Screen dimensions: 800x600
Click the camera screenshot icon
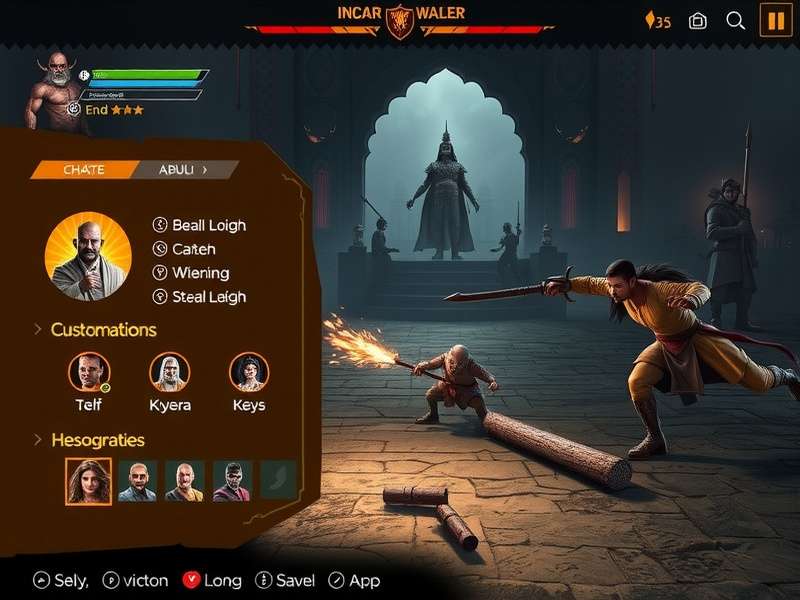click(x=698, y=21)
